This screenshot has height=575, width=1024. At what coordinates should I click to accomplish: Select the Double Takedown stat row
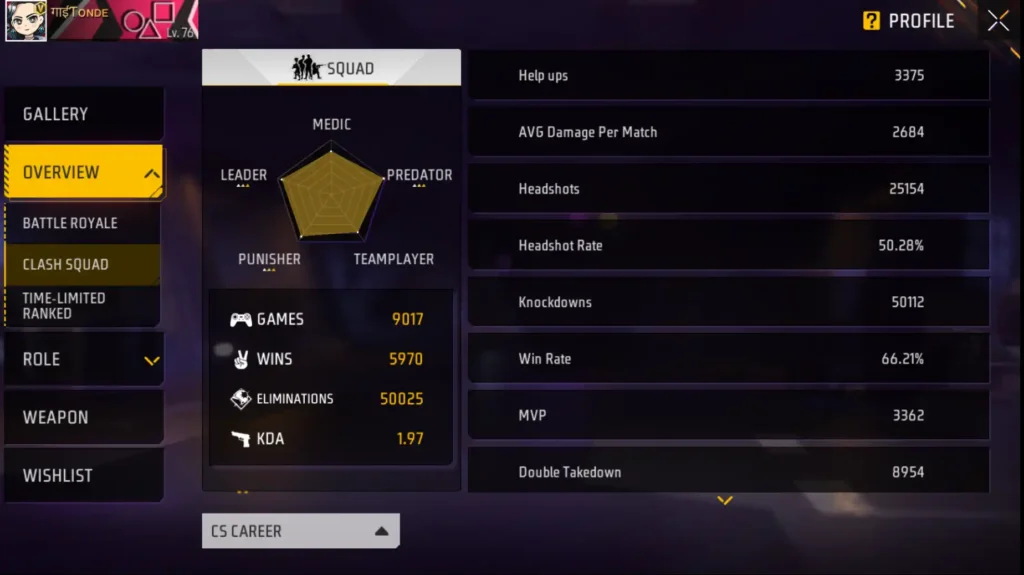(728, 472)
